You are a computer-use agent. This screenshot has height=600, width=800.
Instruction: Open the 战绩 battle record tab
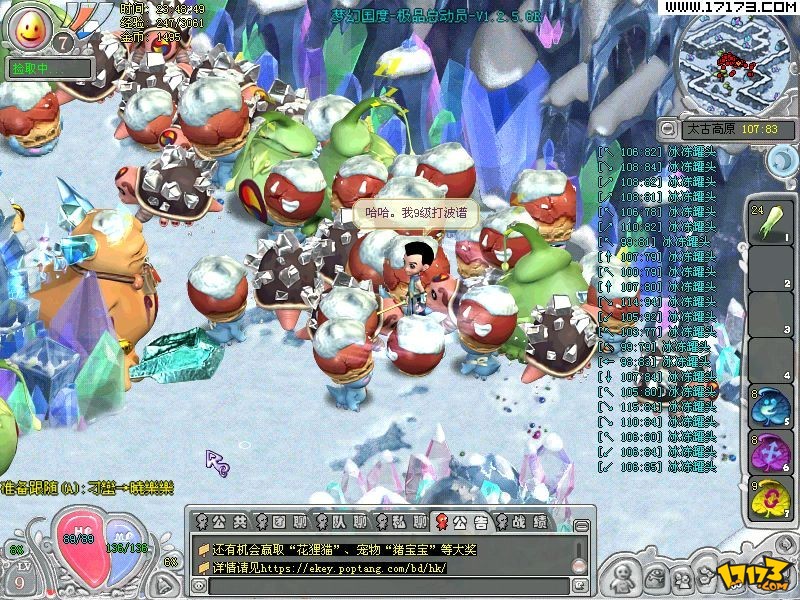[523, 521]
